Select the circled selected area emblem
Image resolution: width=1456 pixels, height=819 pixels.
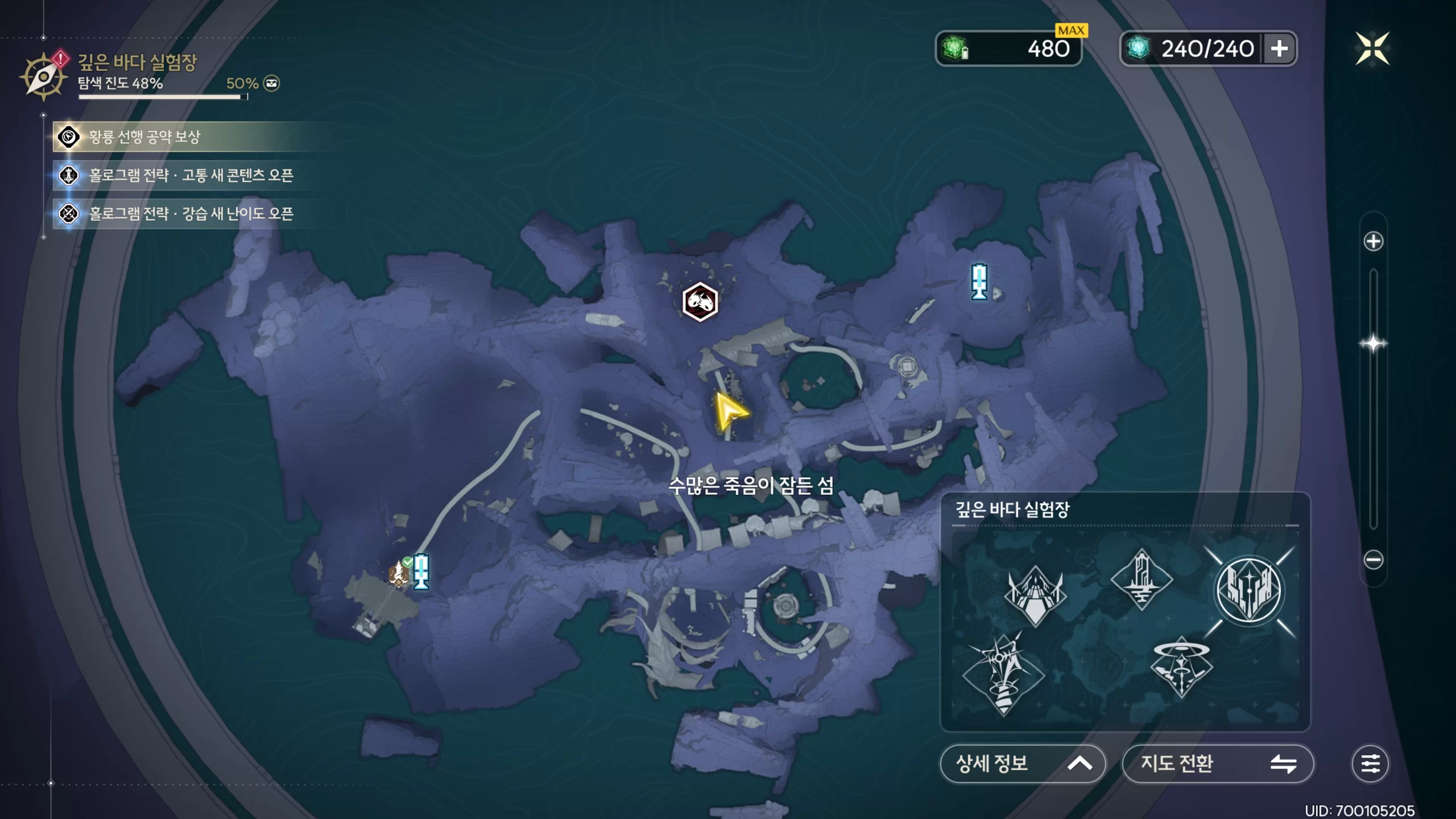pos(1249,590)
